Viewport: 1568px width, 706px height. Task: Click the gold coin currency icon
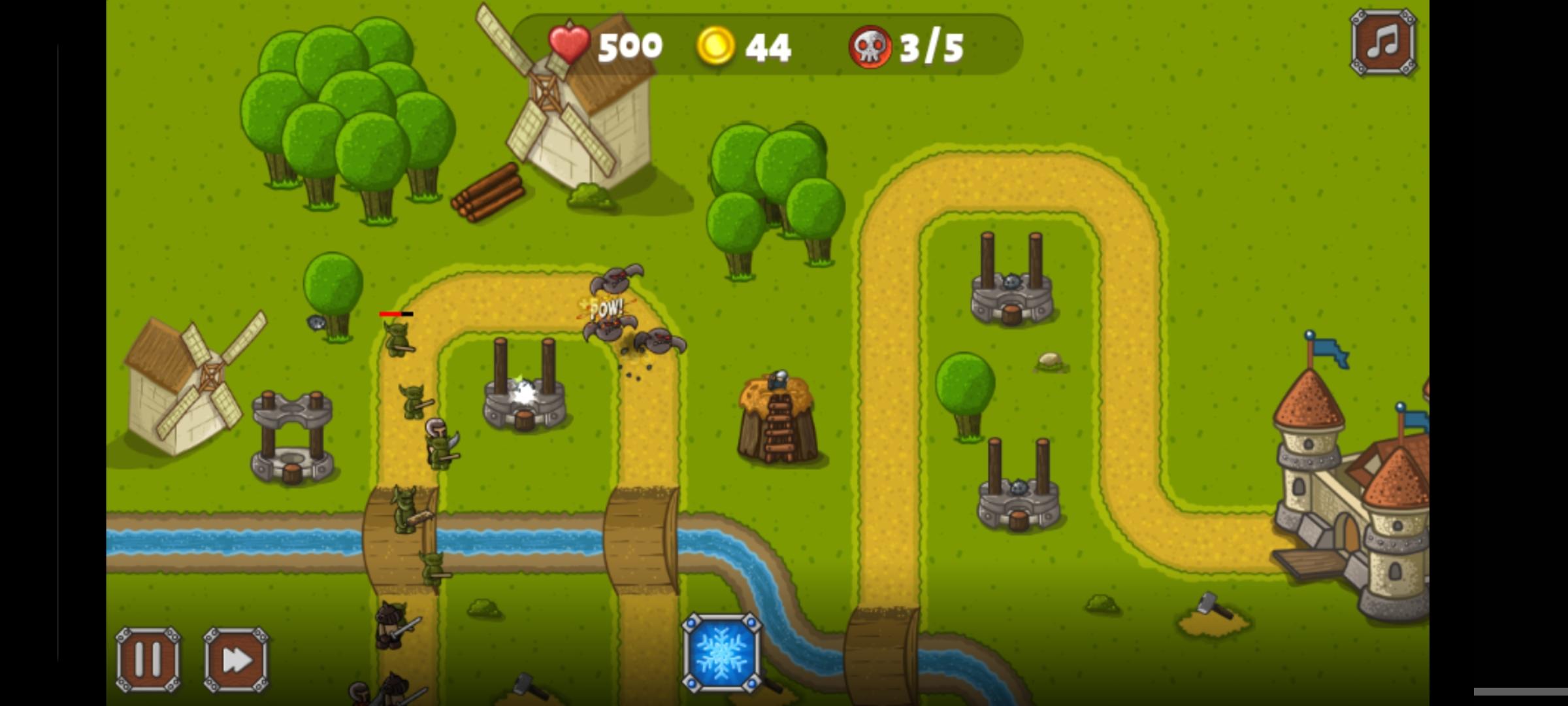coord(716,46)
